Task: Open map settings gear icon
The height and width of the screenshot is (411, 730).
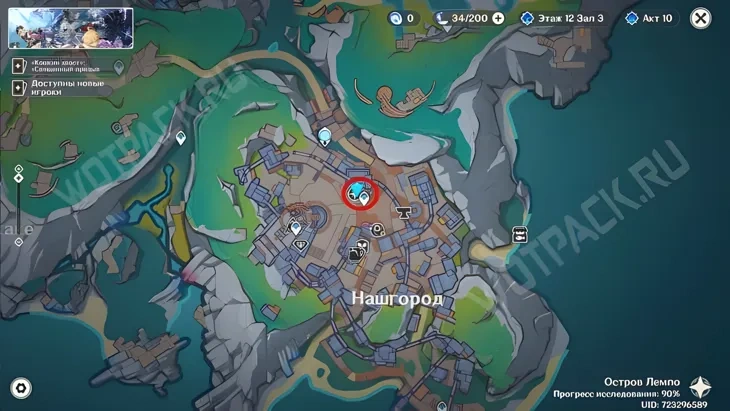Action: pos(20,388)
